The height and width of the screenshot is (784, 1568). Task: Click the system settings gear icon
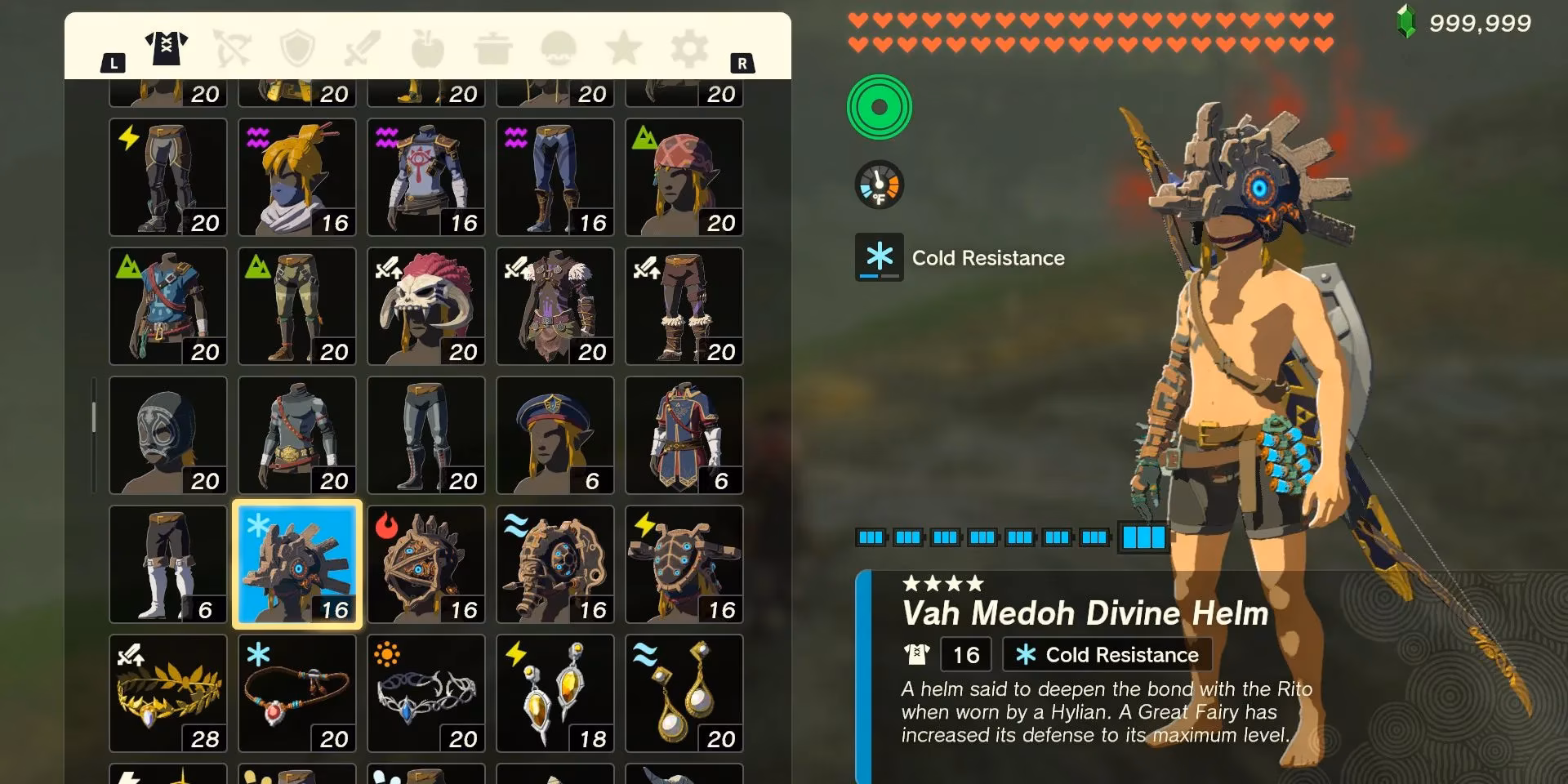tap(688, 47)
